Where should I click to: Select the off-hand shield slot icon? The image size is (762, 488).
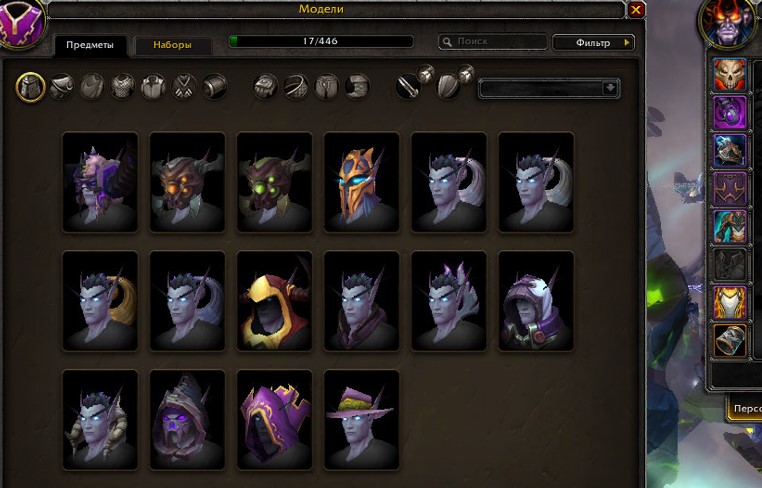pos(449,87)
